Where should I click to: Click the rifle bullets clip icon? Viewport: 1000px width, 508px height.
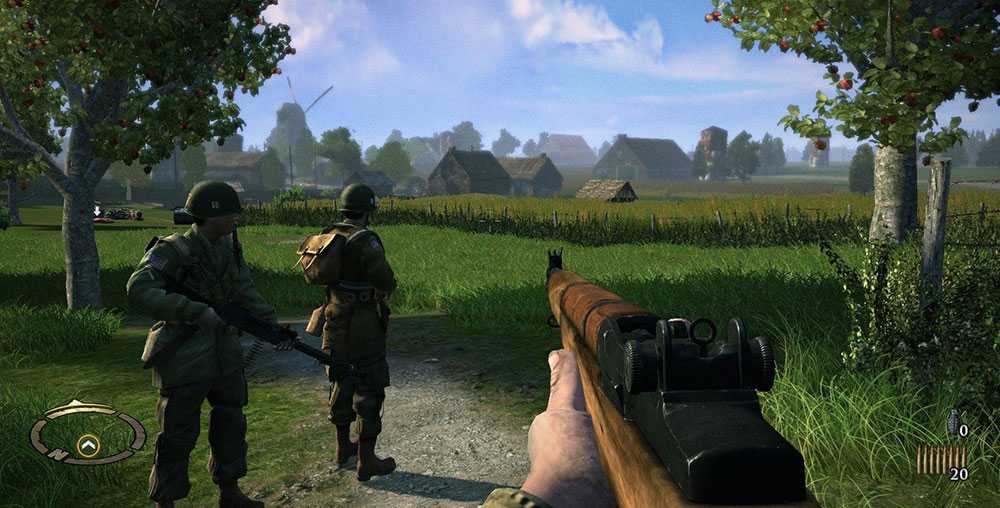941,460
